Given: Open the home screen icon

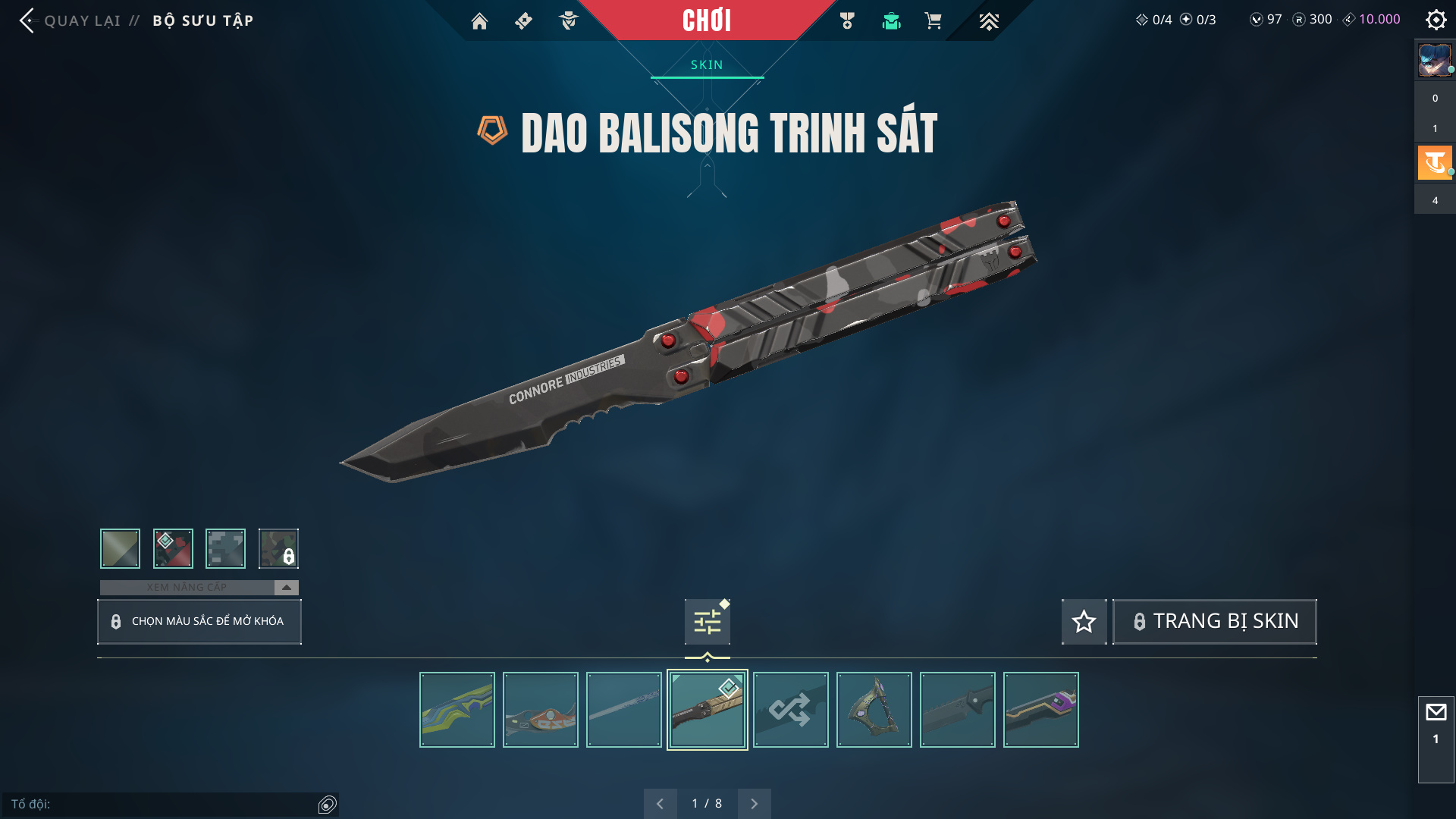Looking at the screenshot, I should click(479, 21).
